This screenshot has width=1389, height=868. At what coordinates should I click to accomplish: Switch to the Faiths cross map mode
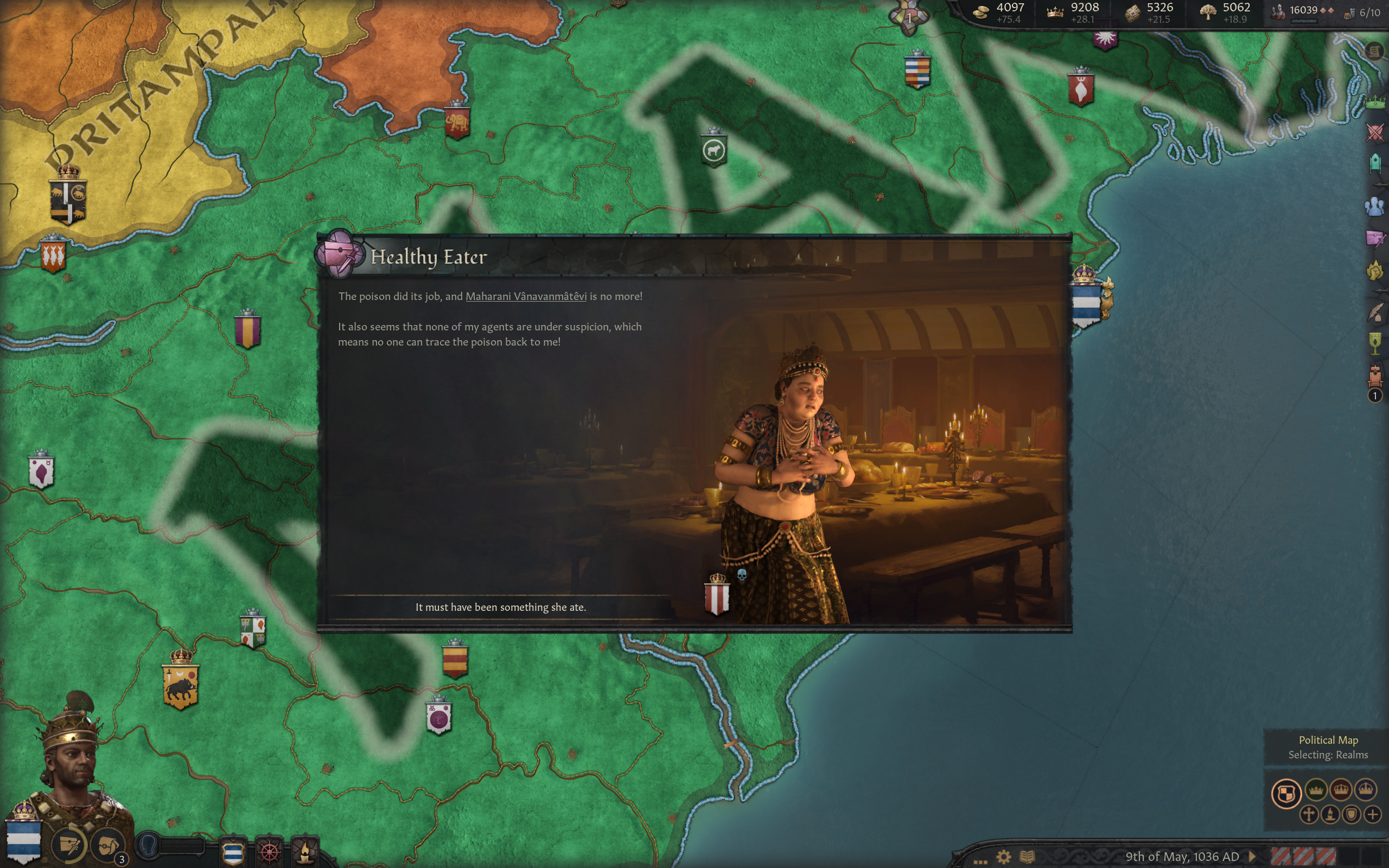click(x=1309, y=814)
